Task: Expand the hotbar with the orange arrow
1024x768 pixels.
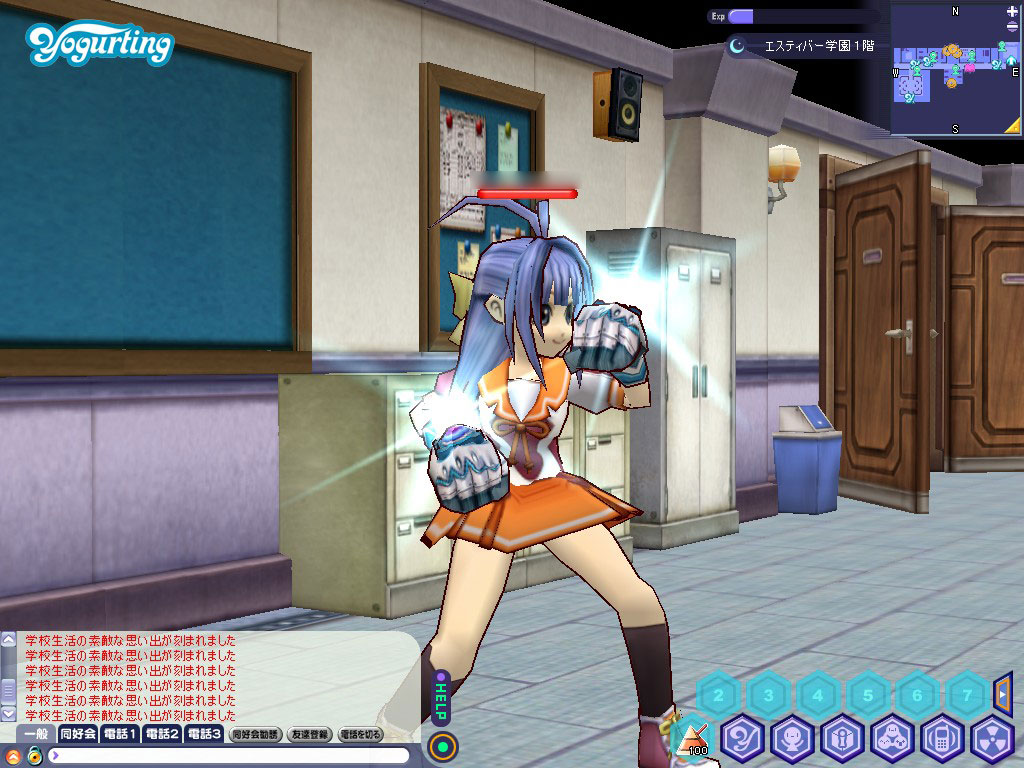Action: click(1003, 691)
